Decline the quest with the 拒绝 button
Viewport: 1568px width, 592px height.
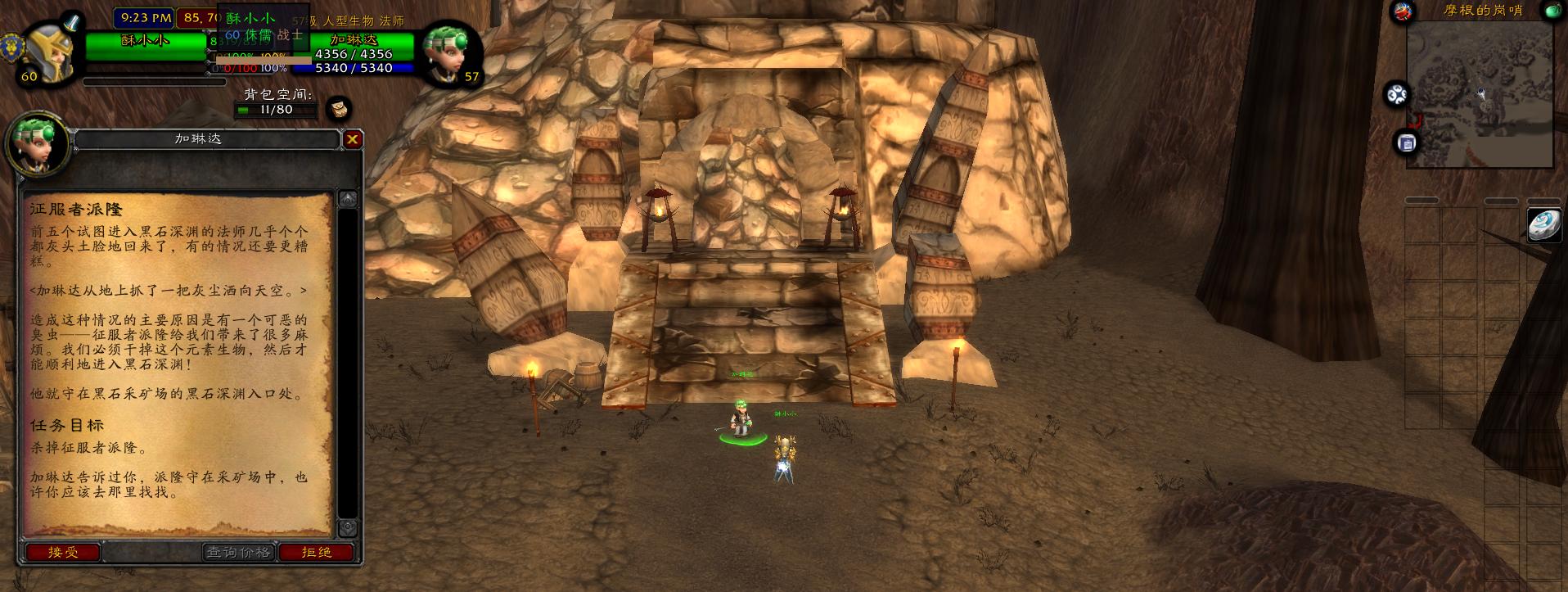317,553
